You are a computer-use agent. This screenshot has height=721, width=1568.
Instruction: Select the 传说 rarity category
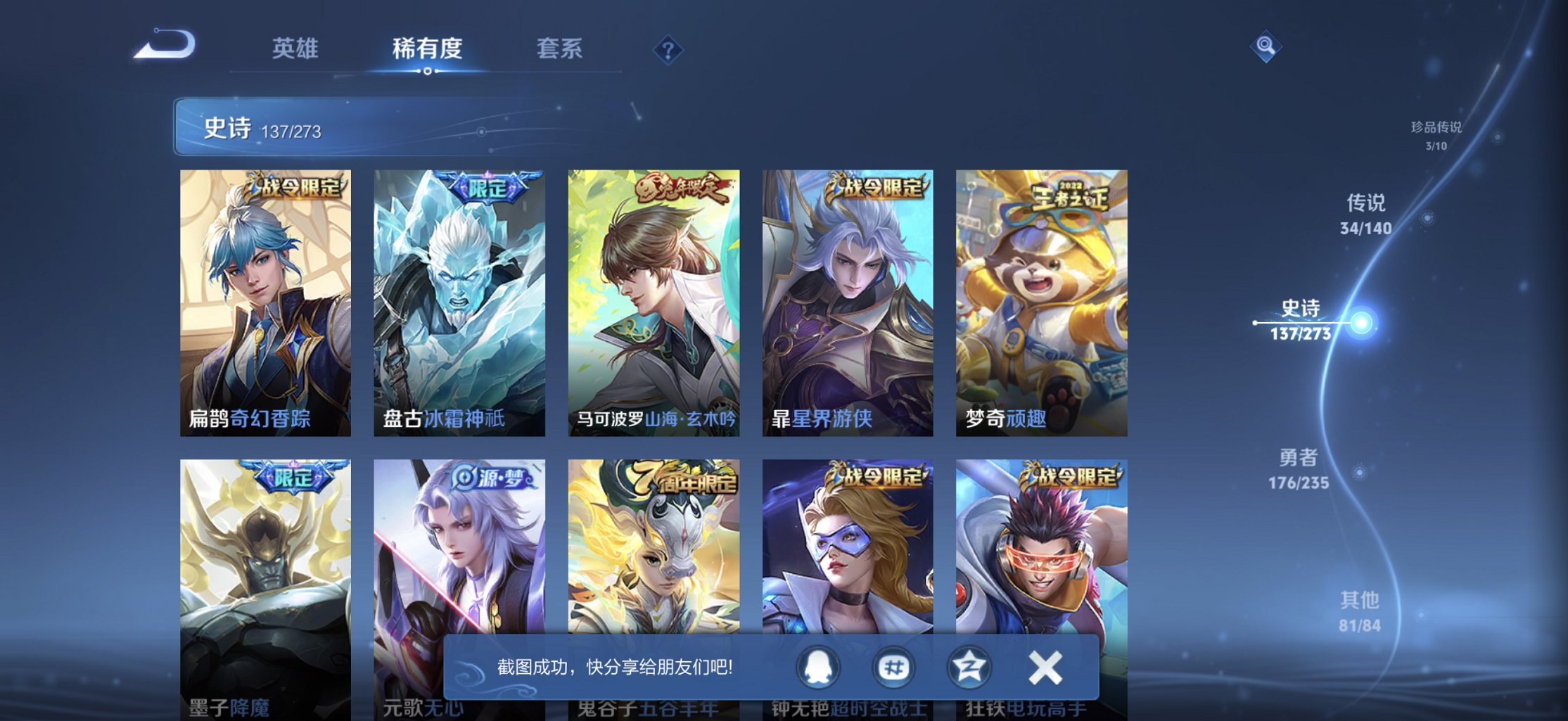click(1365, 214)
